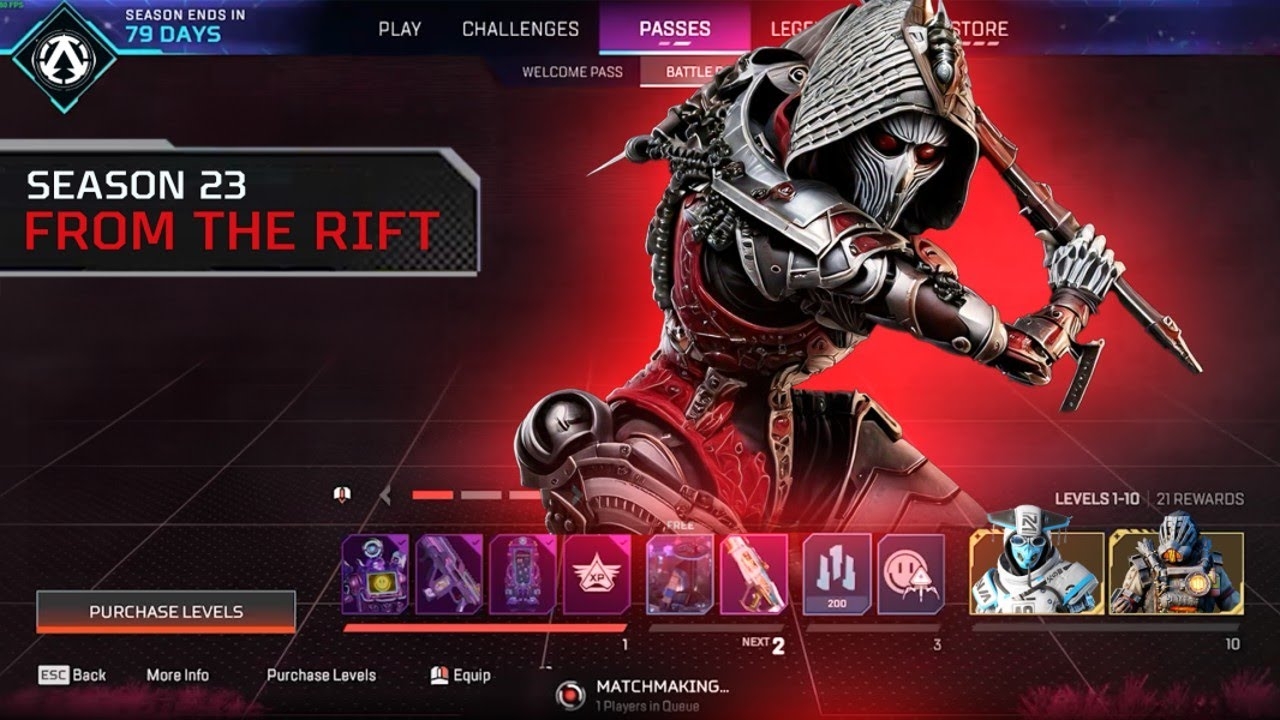
Task: Open the STORE tab
Action: click(982, 29)
